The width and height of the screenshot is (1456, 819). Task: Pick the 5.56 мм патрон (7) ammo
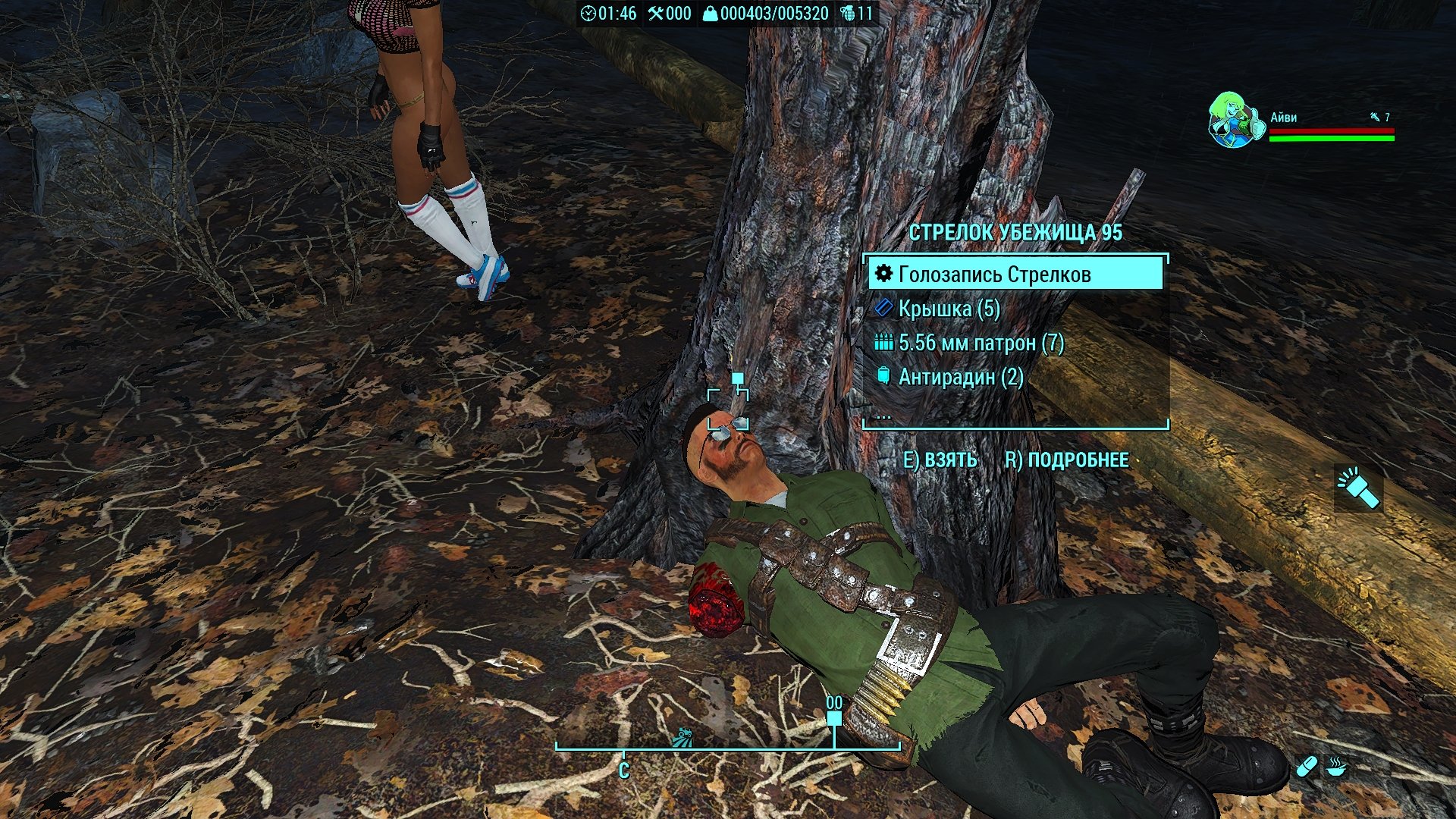pos(981,343)
